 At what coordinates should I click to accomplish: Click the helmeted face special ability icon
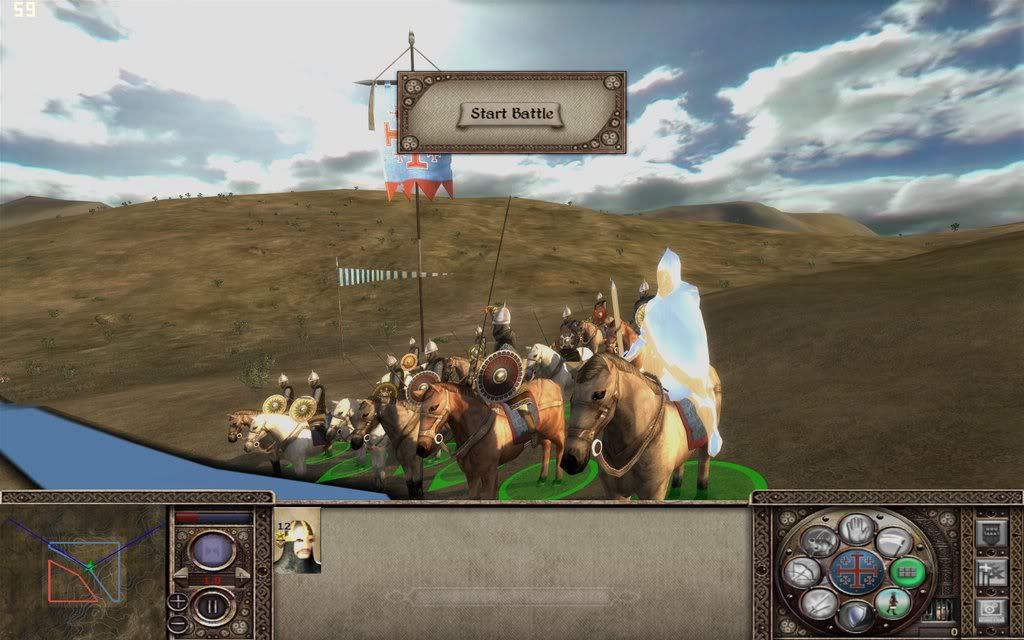[x=819, y=541]
